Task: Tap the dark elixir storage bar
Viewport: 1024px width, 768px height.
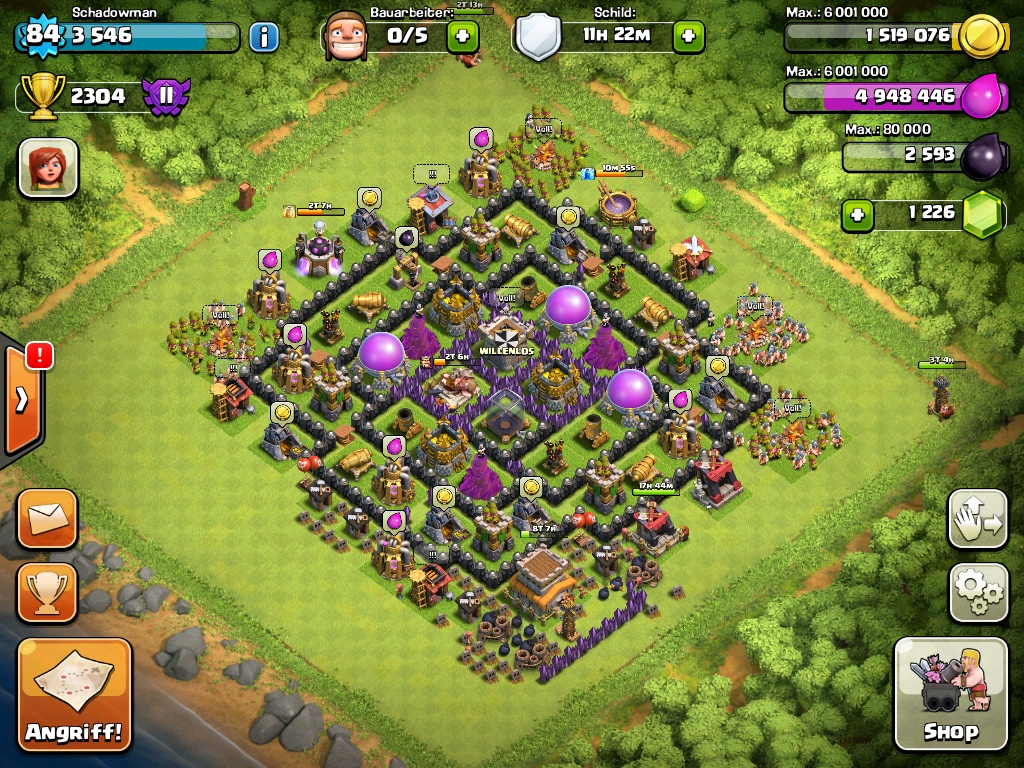Action: [x=905, y=156]
